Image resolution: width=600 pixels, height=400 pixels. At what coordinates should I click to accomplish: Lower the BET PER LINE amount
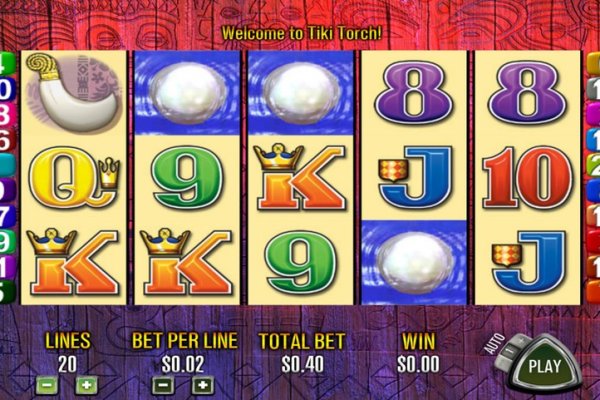[x=165, y=384]
